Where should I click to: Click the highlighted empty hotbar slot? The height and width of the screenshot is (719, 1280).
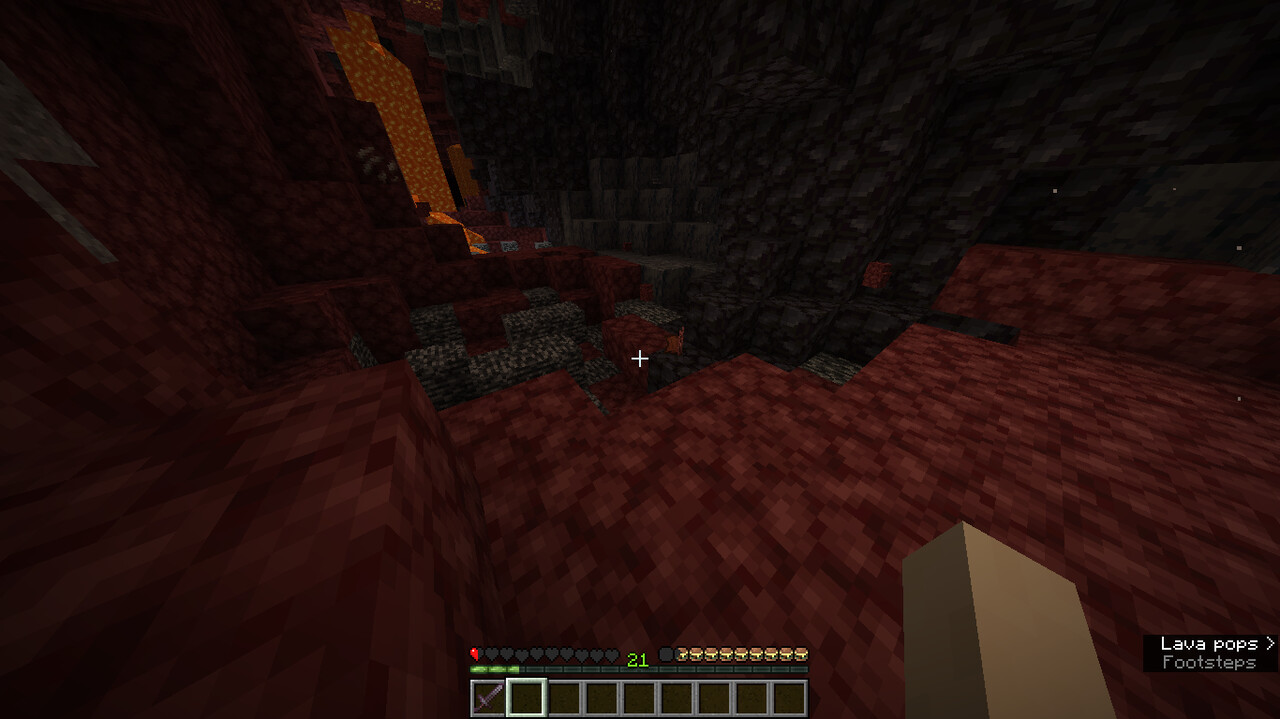click(526, 697)
